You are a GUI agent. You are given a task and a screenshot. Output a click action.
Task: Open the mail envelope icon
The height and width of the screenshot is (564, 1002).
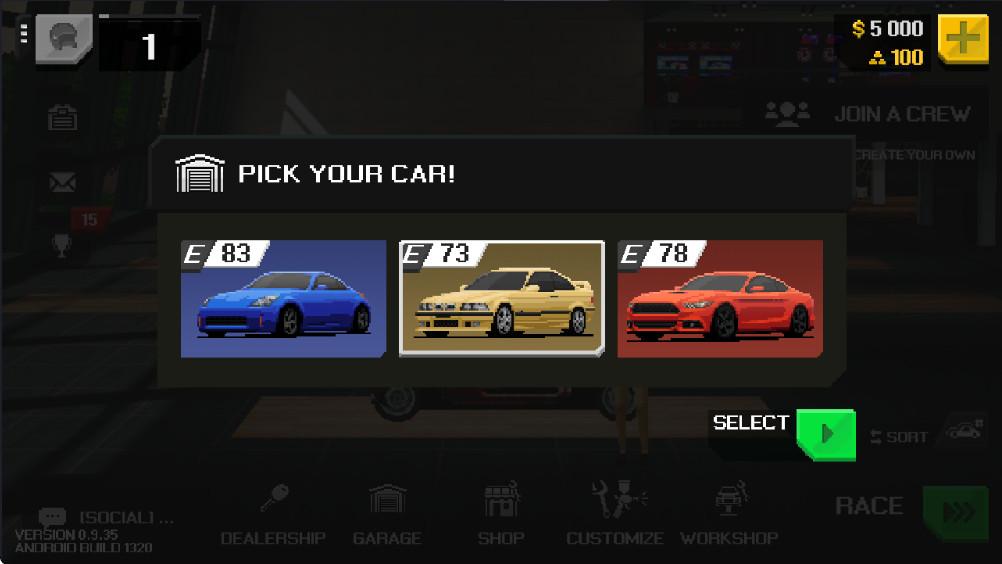63,182
